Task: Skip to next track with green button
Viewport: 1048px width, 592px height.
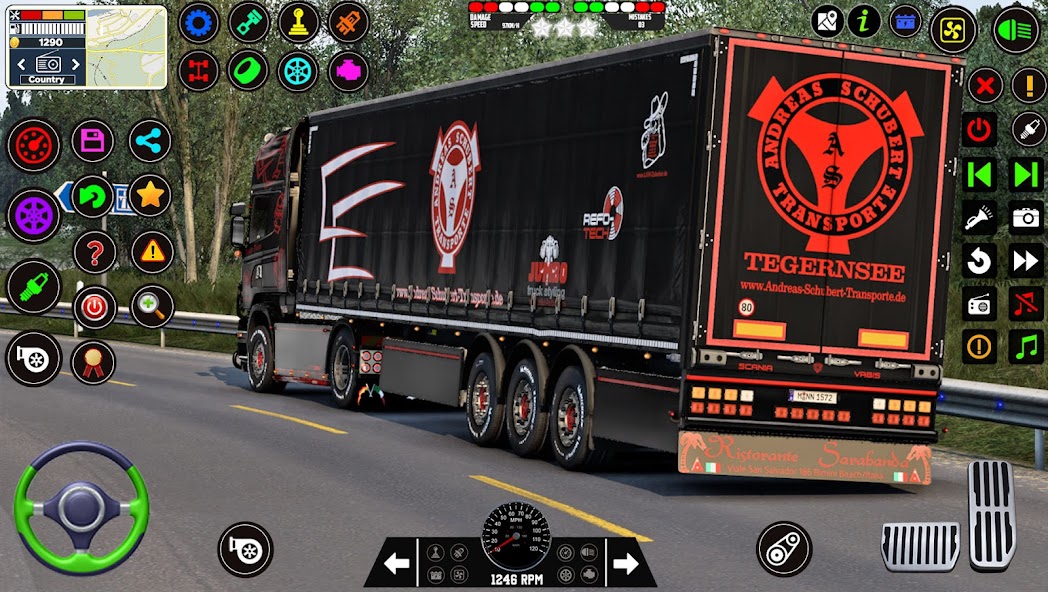Action: [1026, 174]
